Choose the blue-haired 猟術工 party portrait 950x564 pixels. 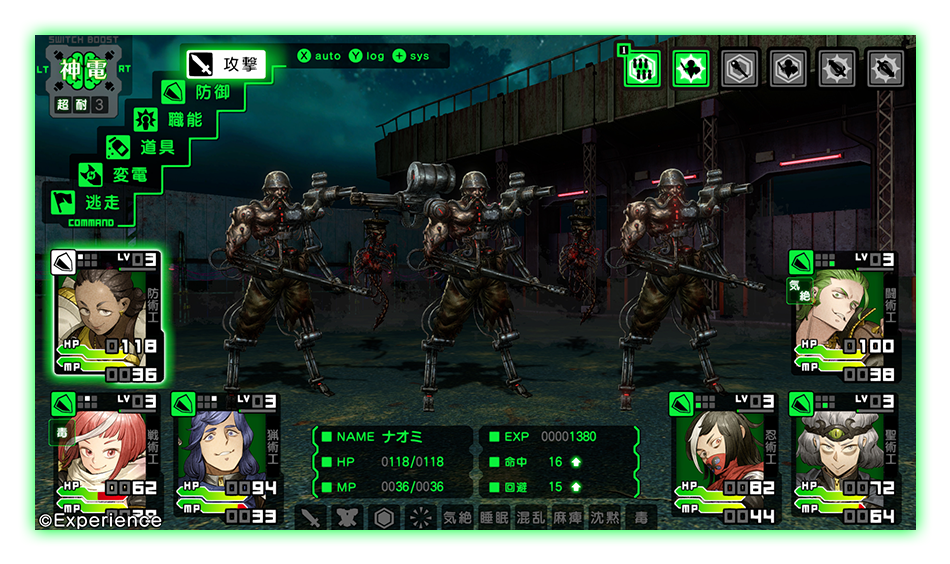click(x=227, y=456)
